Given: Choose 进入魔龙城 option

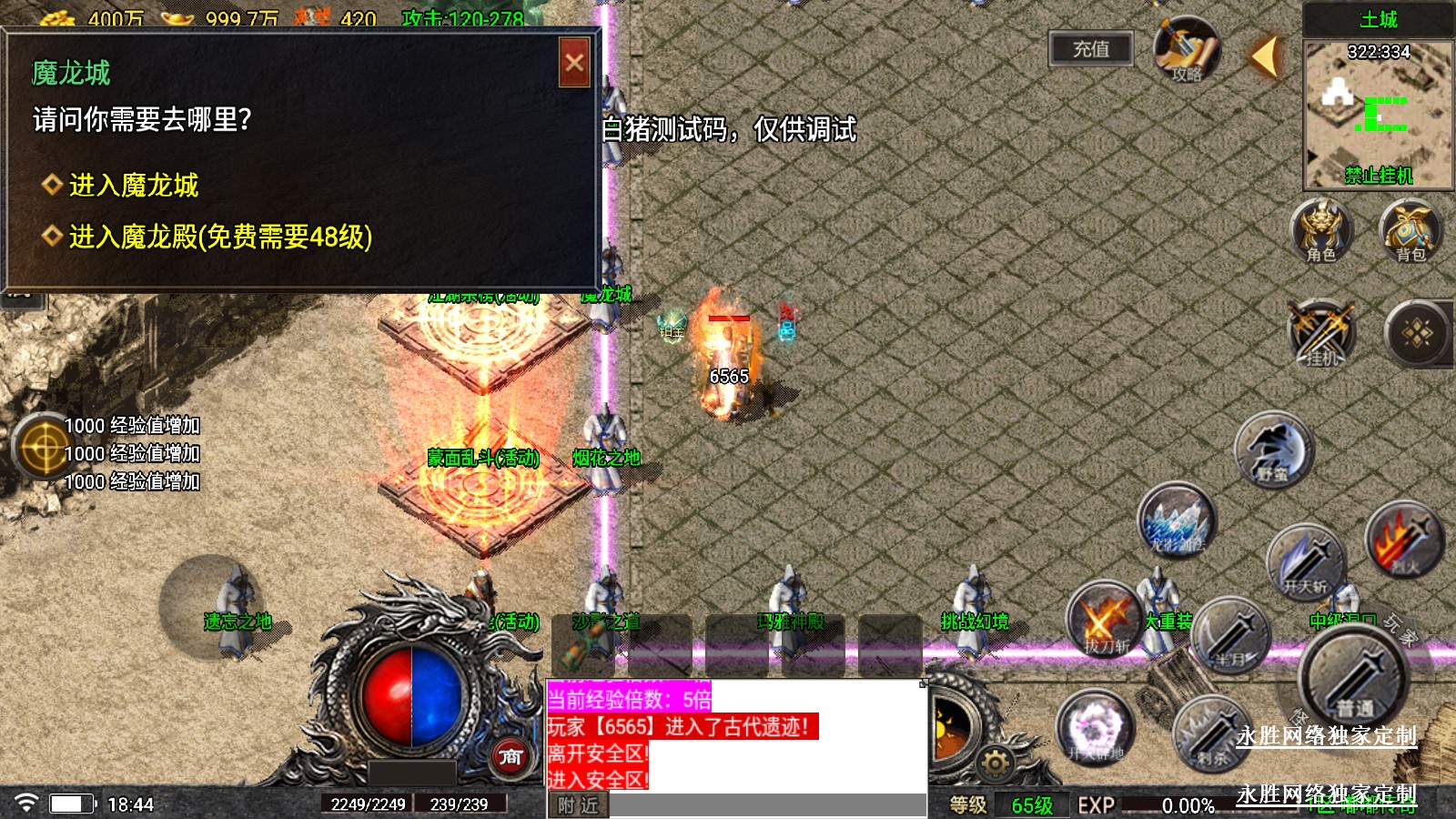Looking at the screenshot, I should pos(133,186).
